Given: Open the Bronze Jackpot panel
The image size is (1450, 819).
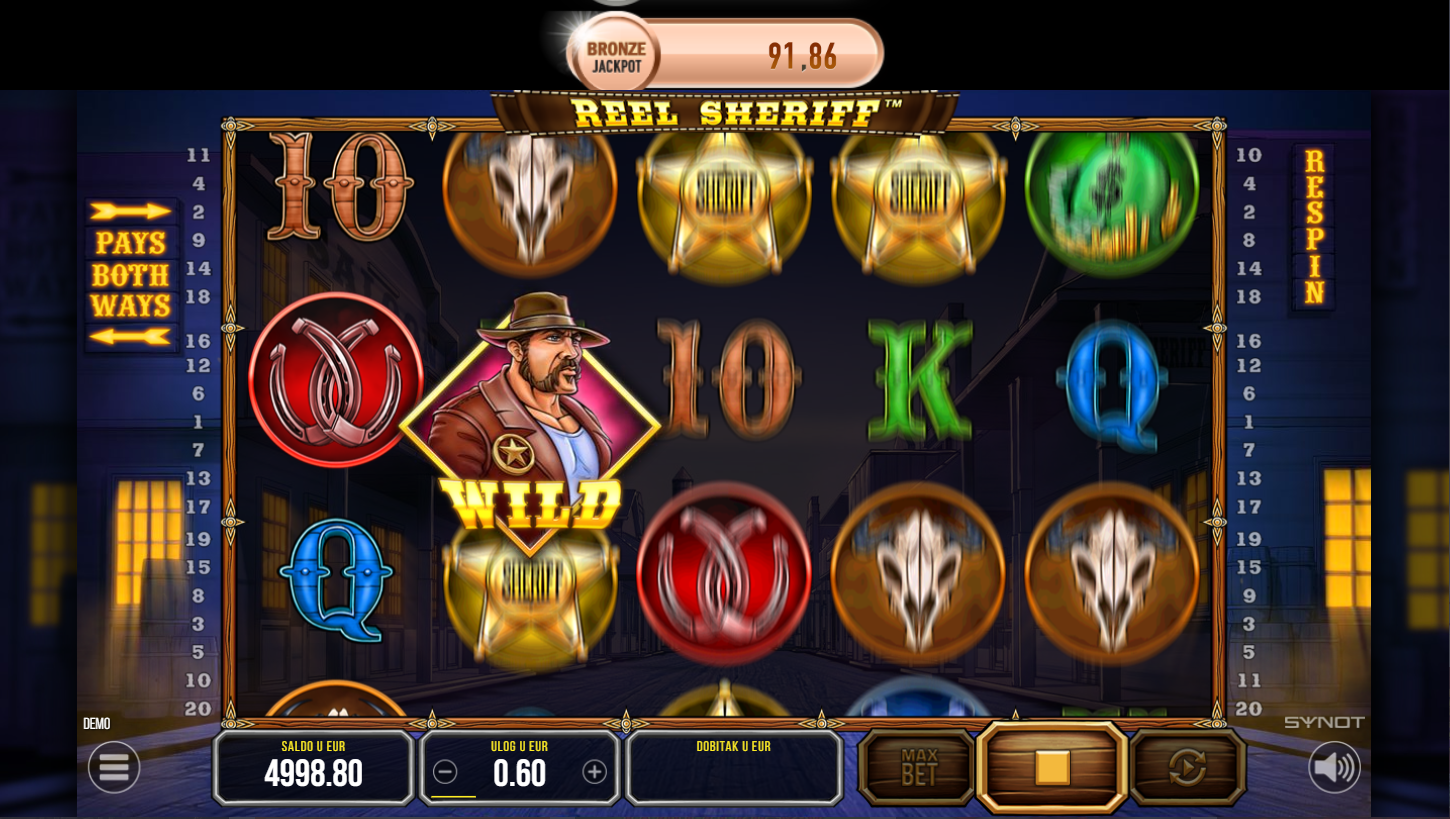Looking at the screenshot, I should pyautogui.click(x=725, y=54).
